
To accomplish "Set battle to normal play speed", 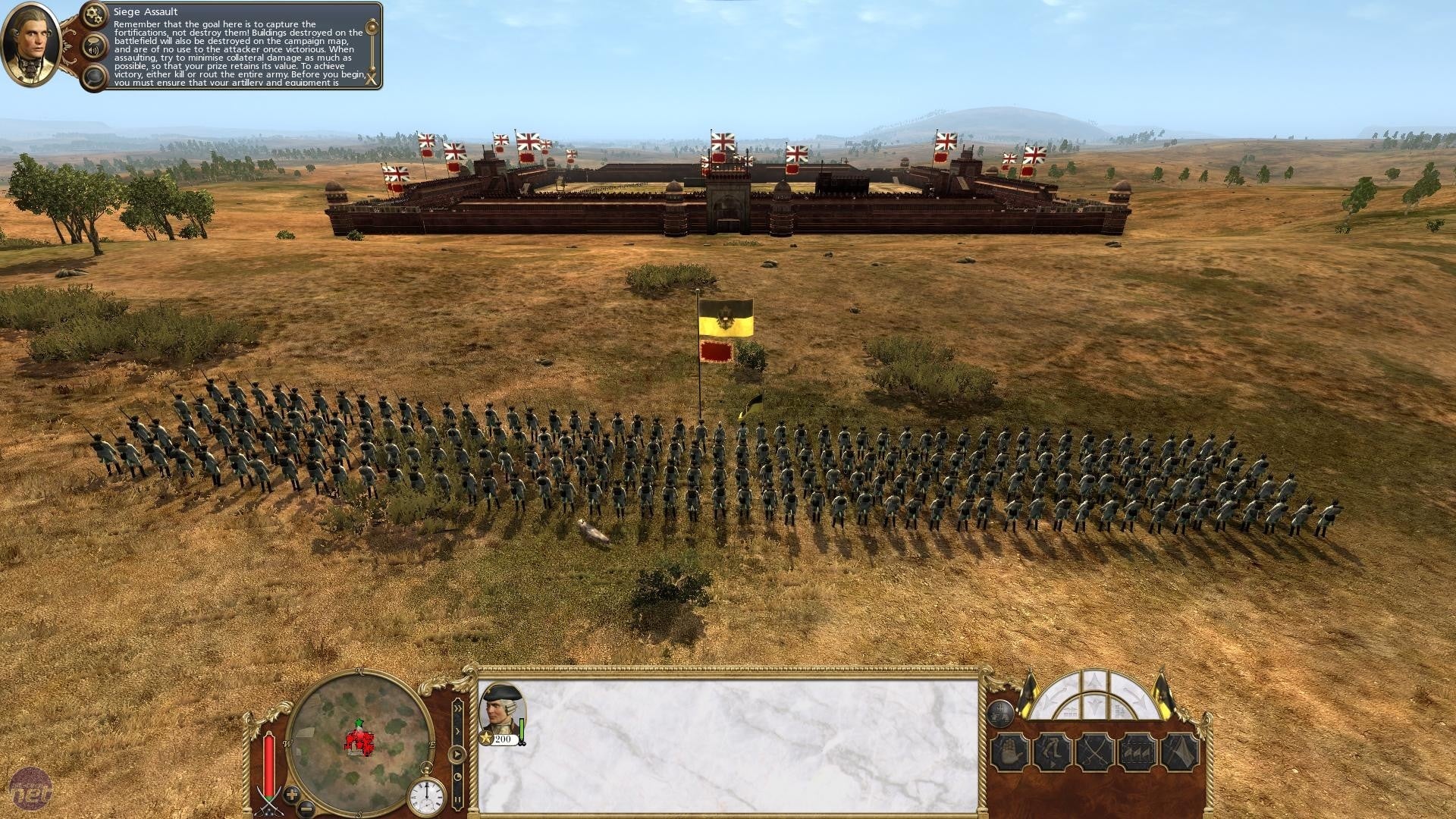I will pos(457,755).
